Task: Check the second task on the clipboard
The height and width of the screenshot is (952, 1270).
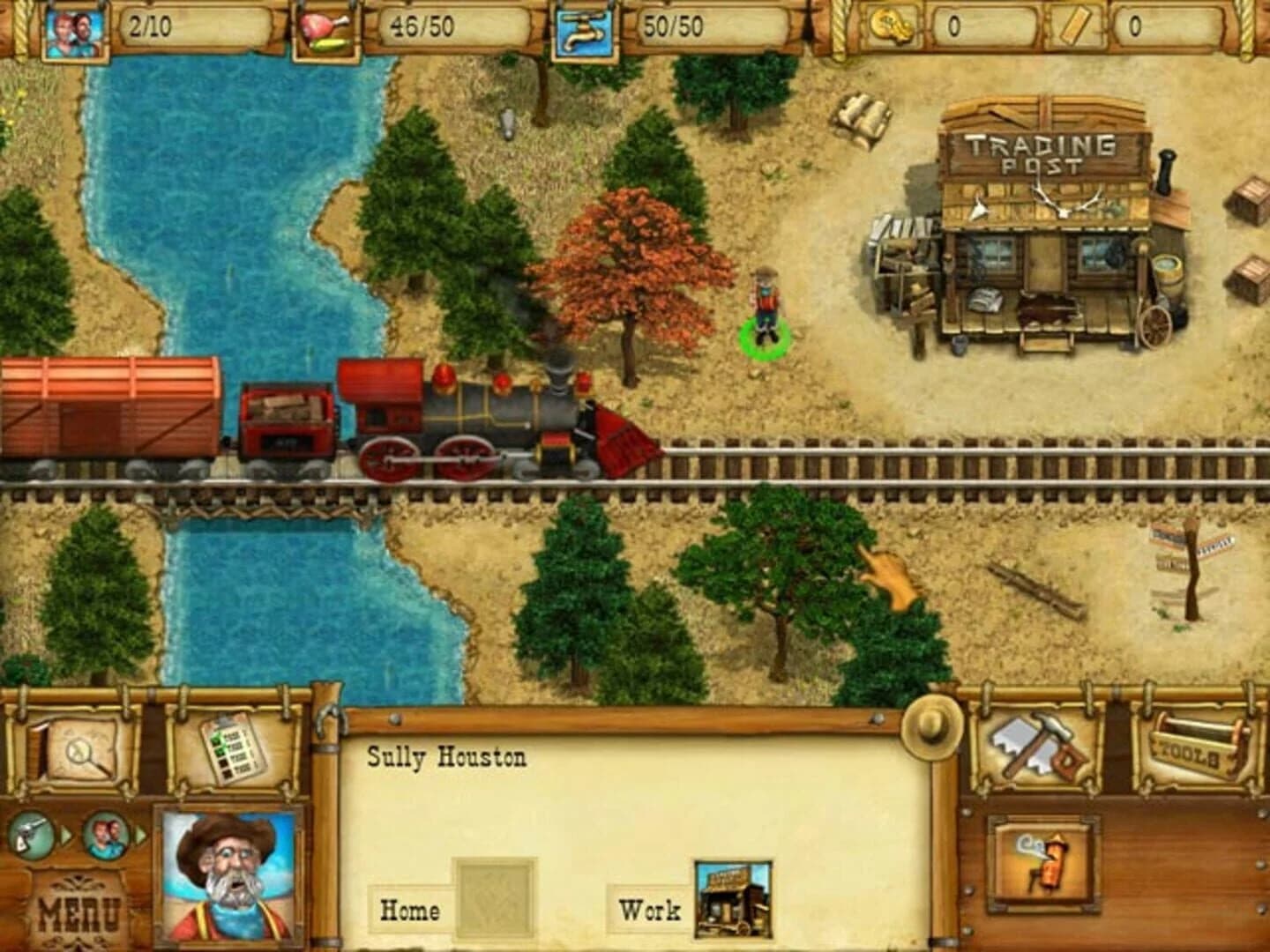Action: (x=220, y=751)
